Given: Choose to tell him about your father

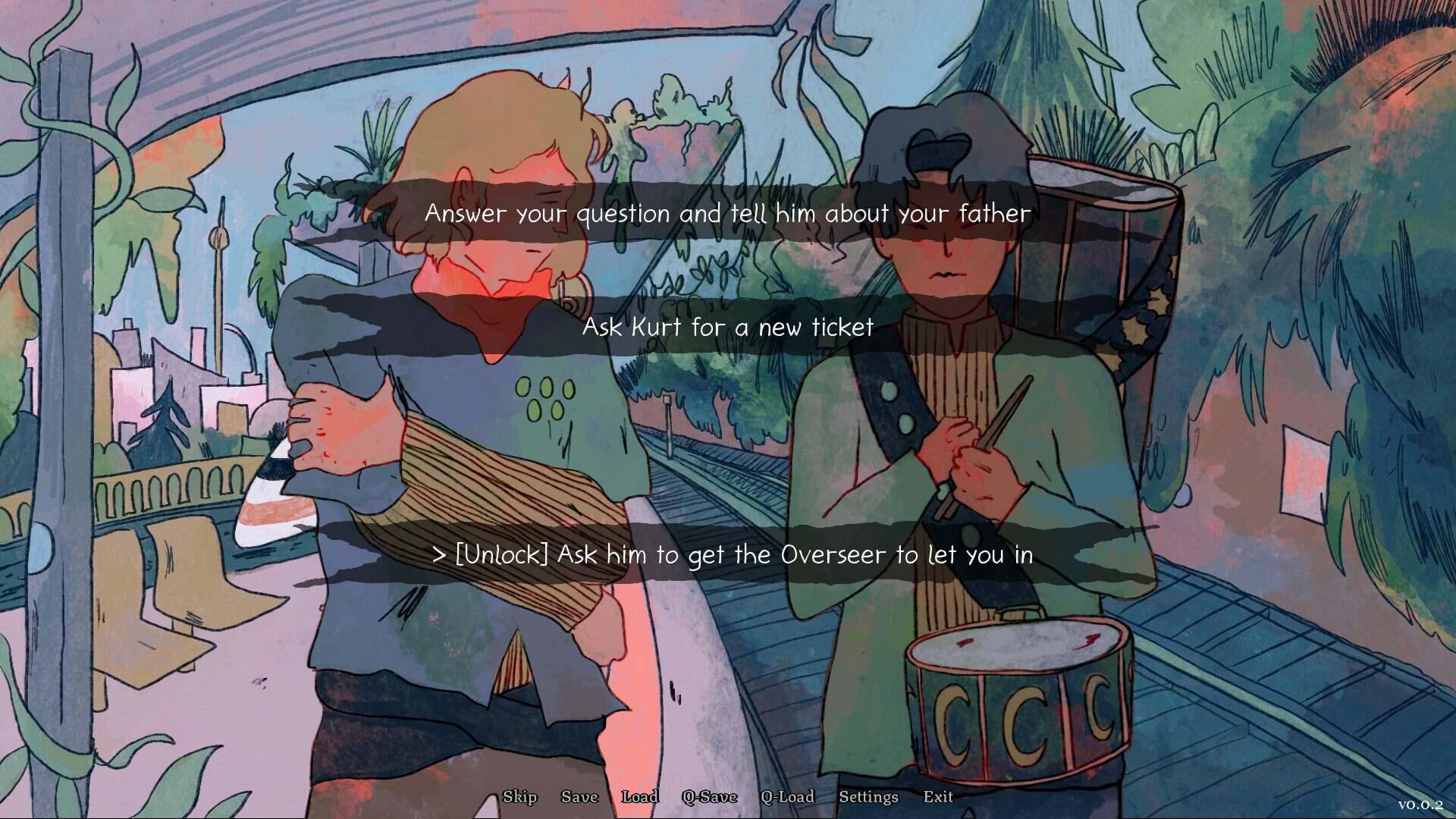Looking at the screenshot, I should pyautogui.click(x=727, y=213).
